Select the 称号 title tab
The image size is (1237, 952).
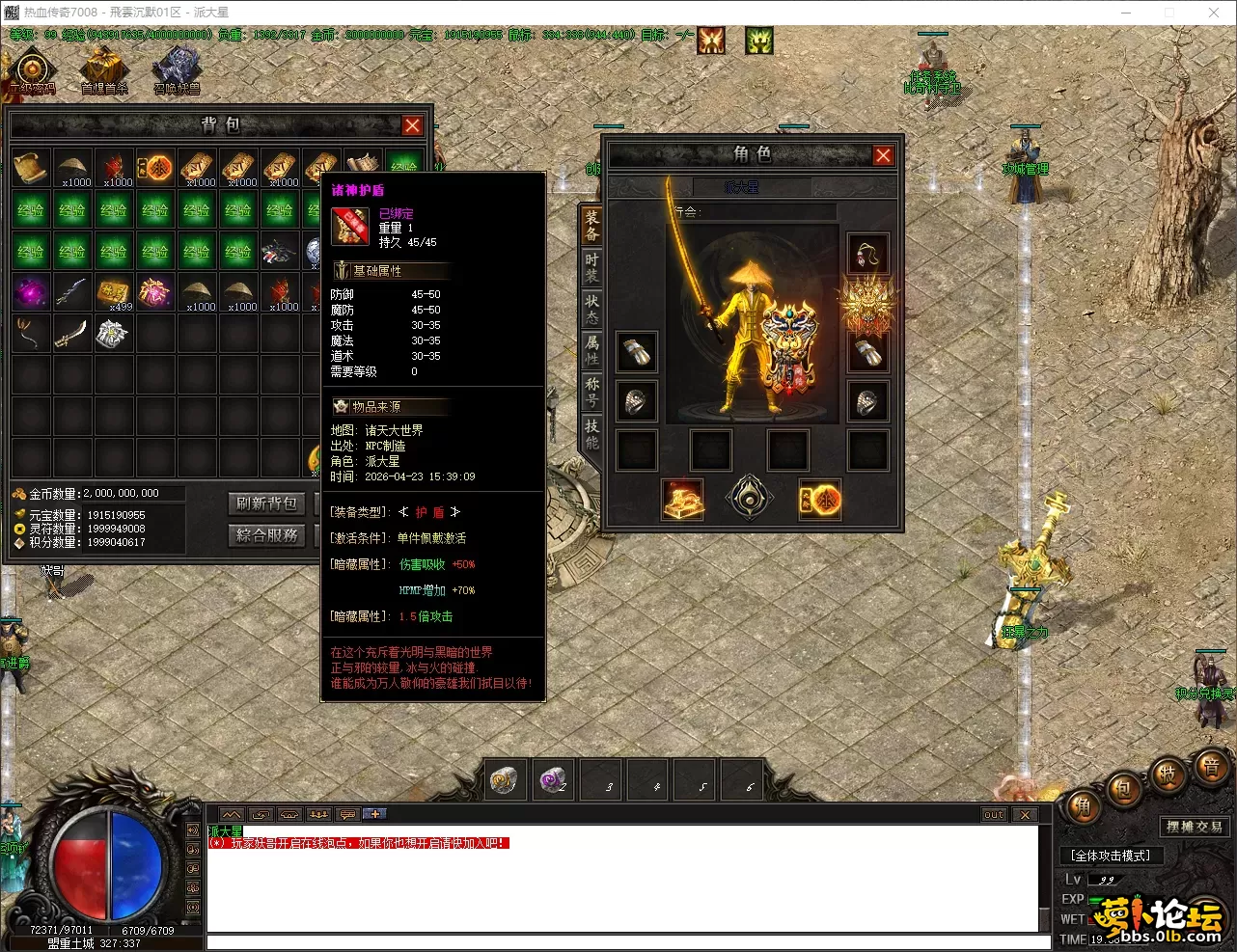coord(591,392)
